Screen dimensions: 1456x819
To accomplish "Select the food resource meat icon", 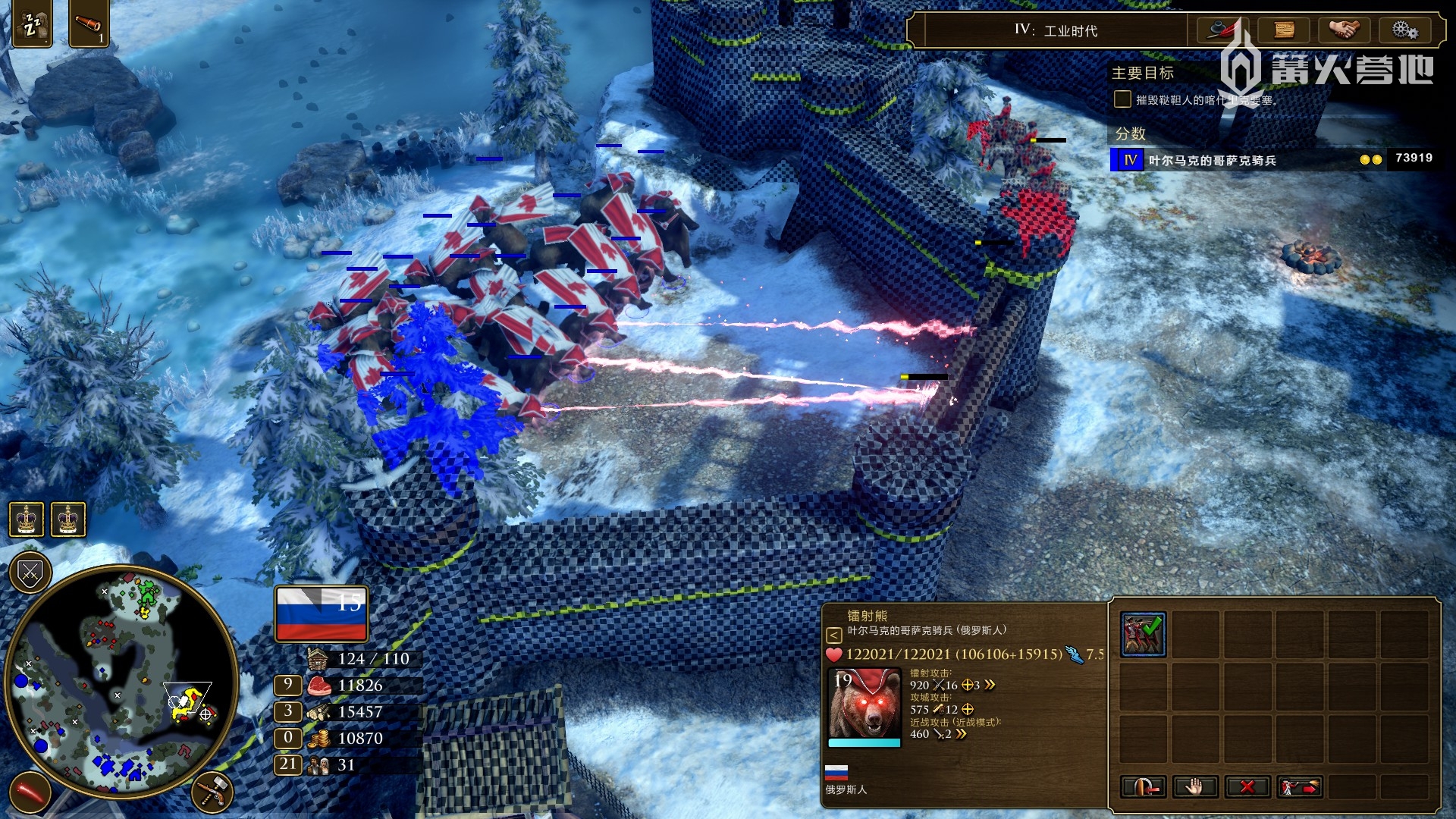I will [319, 686].
